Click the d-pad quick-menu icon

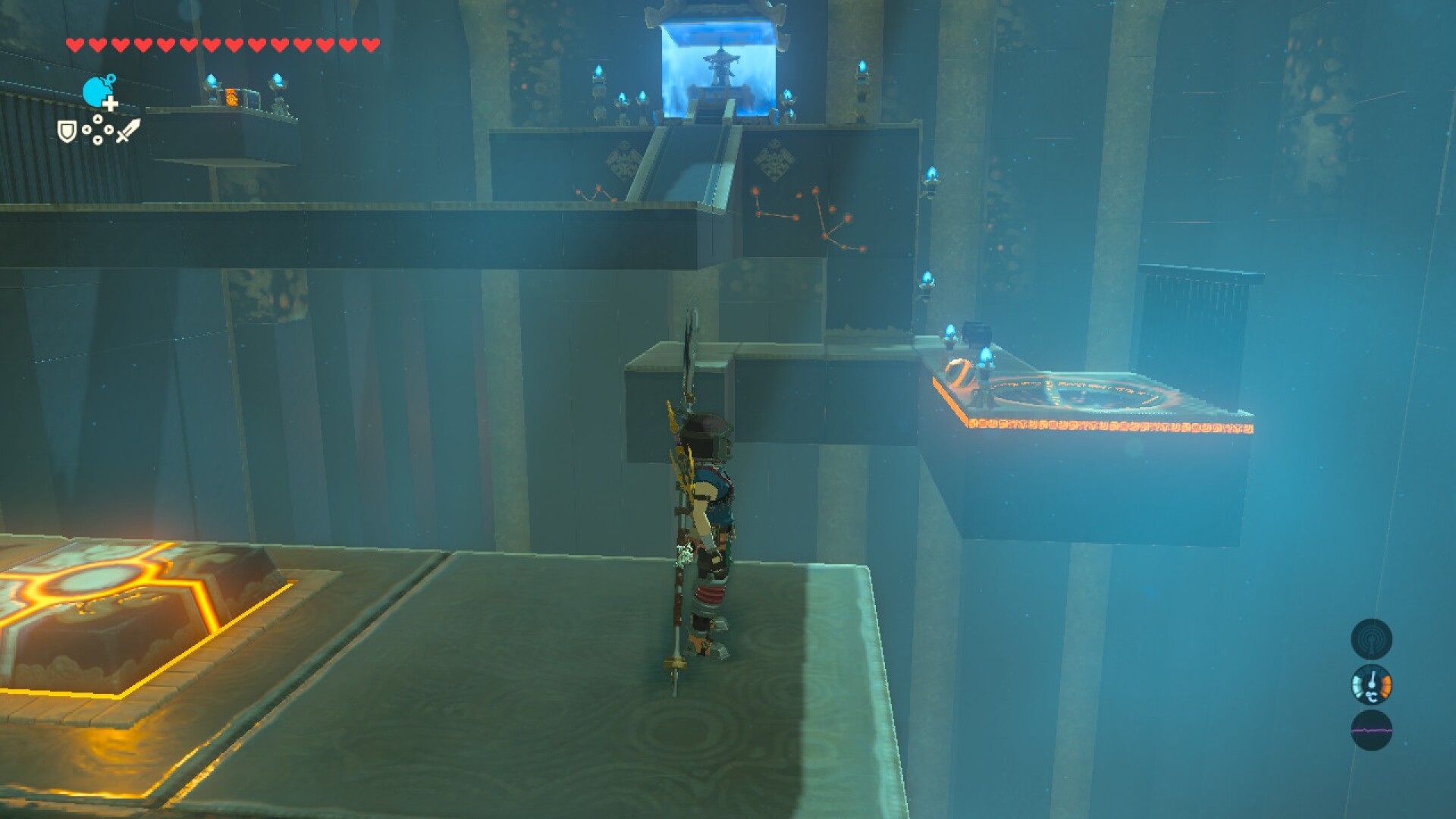point(97,130)
